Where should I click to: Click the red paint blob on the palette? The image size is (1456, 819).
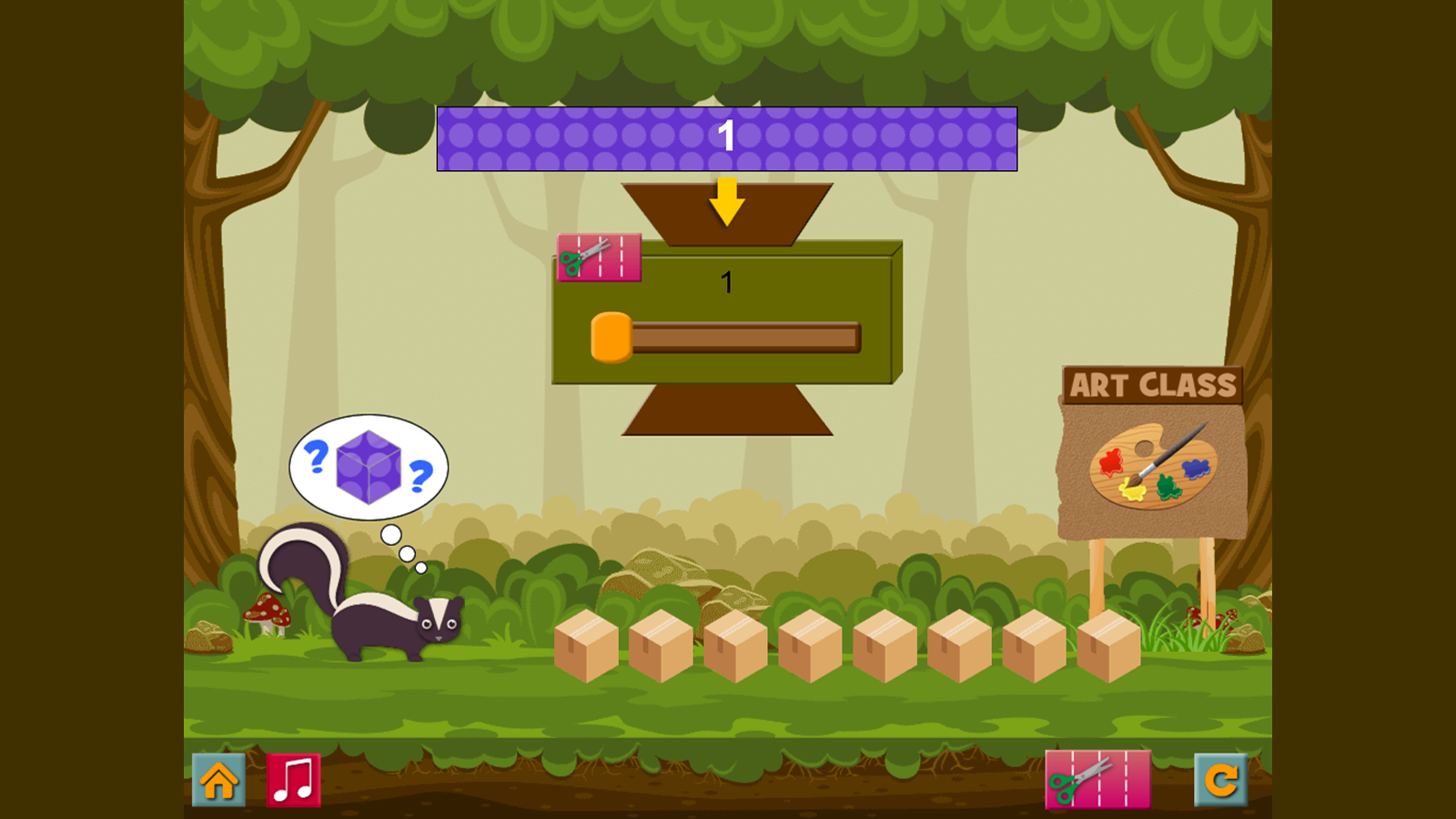1112,462
